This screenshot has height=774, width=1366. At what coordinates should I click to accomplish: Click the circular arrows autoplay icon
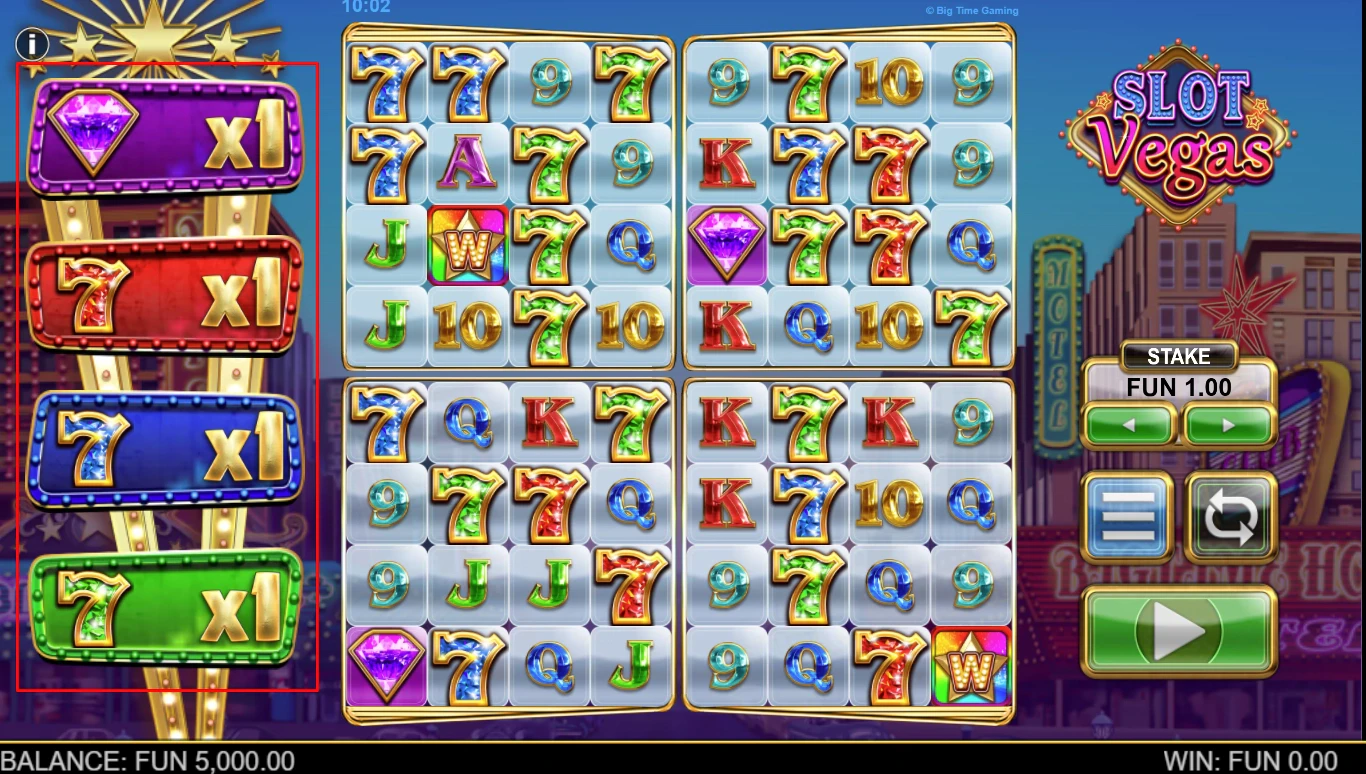1232,516
